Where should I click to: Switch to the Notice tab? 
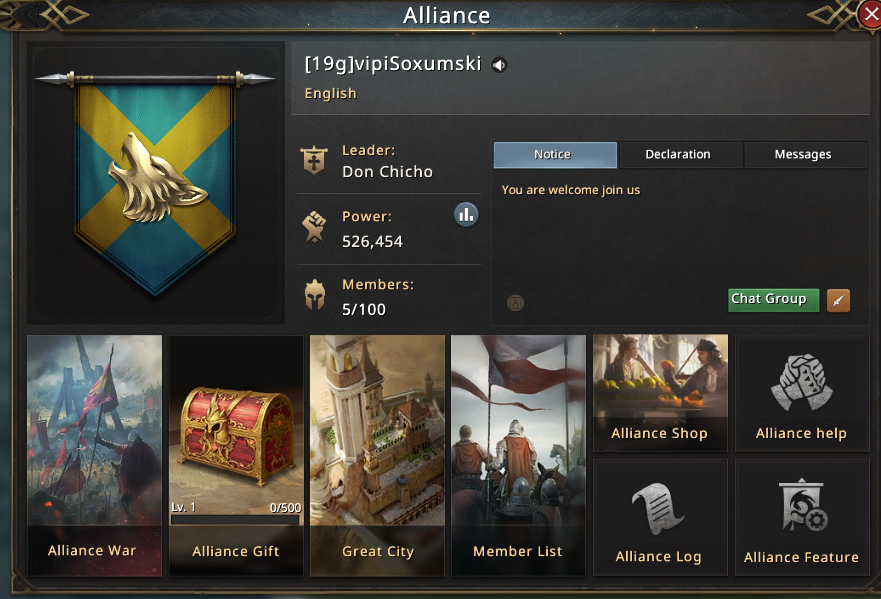[555, 155]
